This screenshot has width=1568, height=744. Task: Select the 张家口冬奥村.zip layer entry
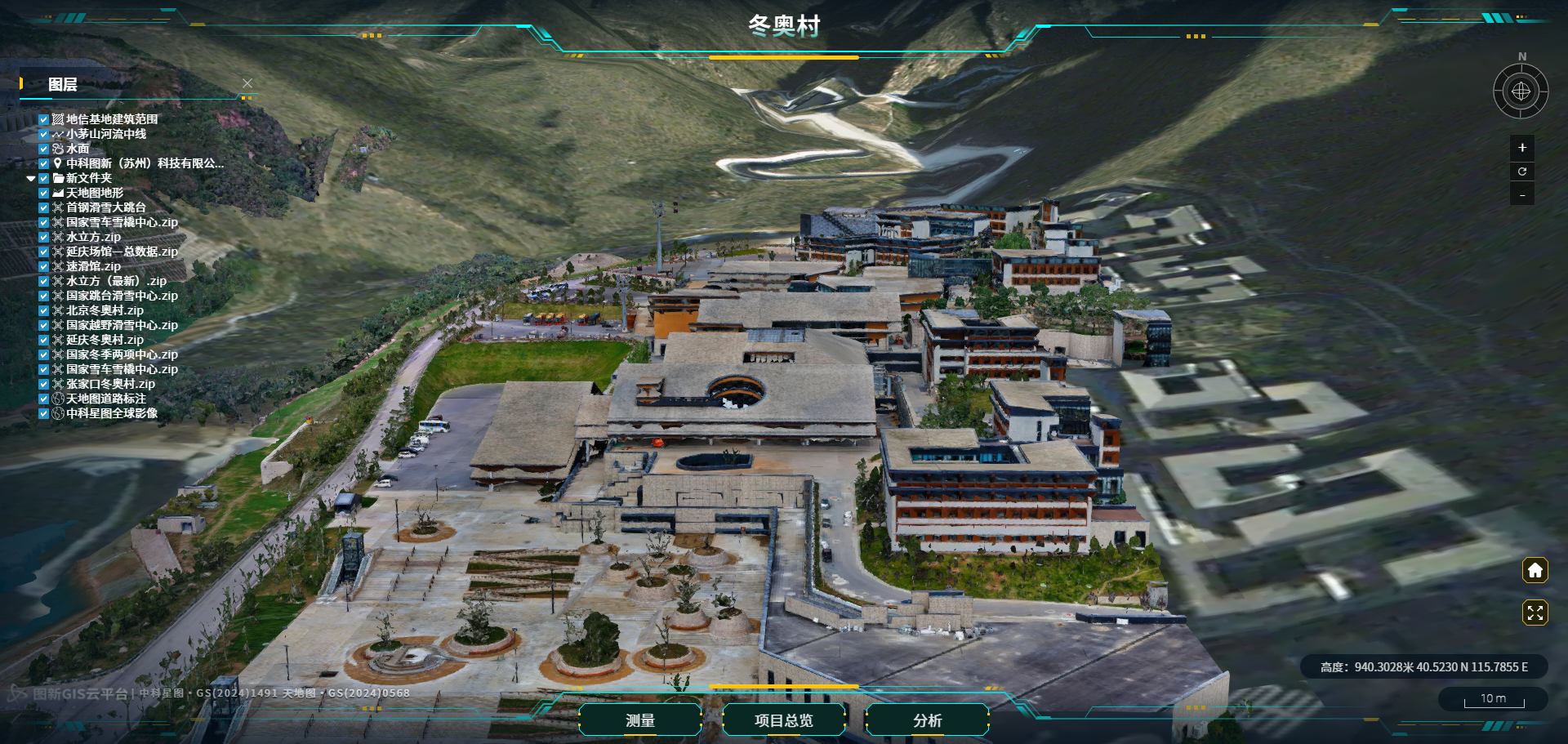110,384
